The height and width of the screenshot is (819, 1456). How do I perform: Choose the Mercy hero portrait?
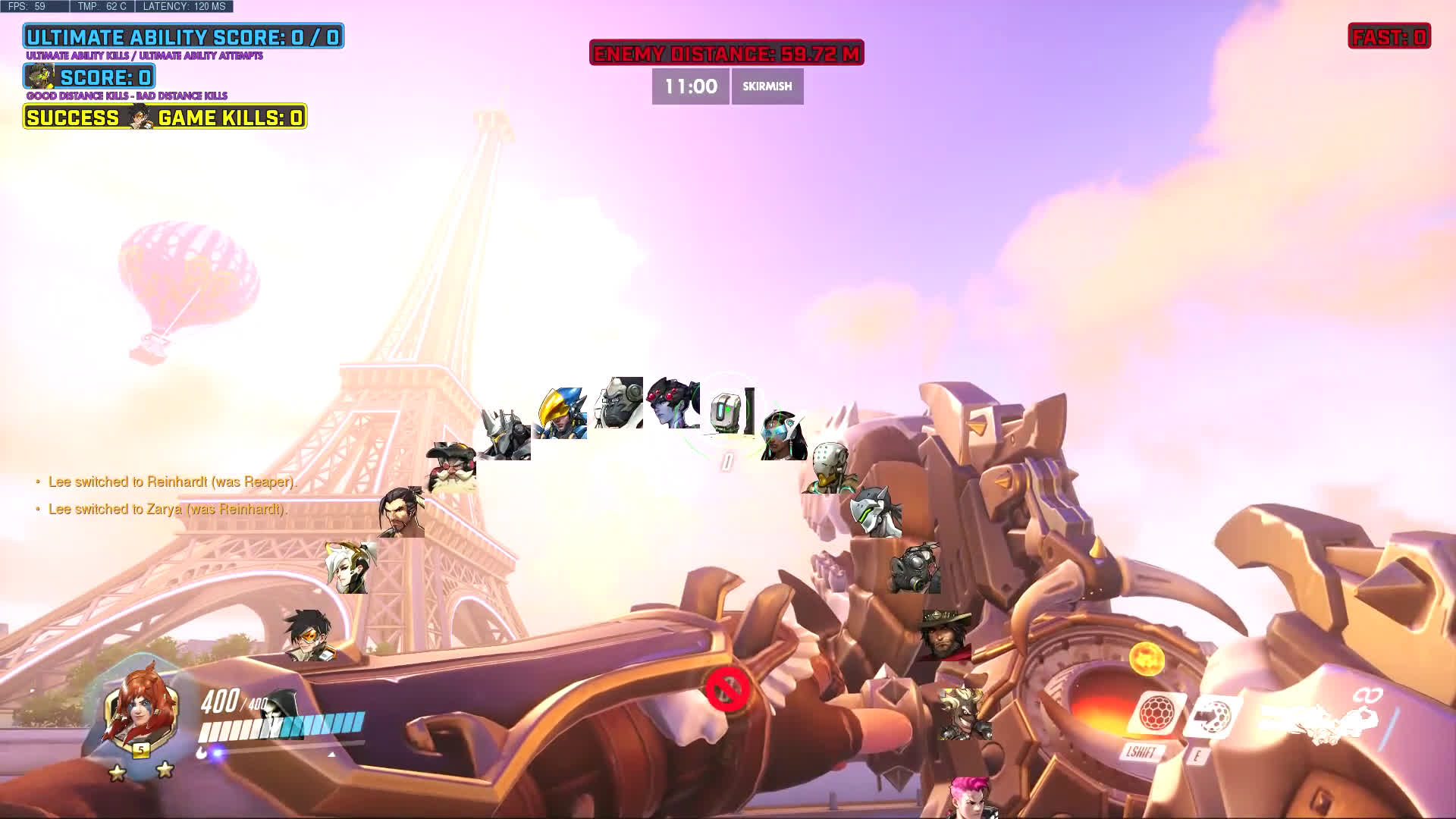coord(350,567)
